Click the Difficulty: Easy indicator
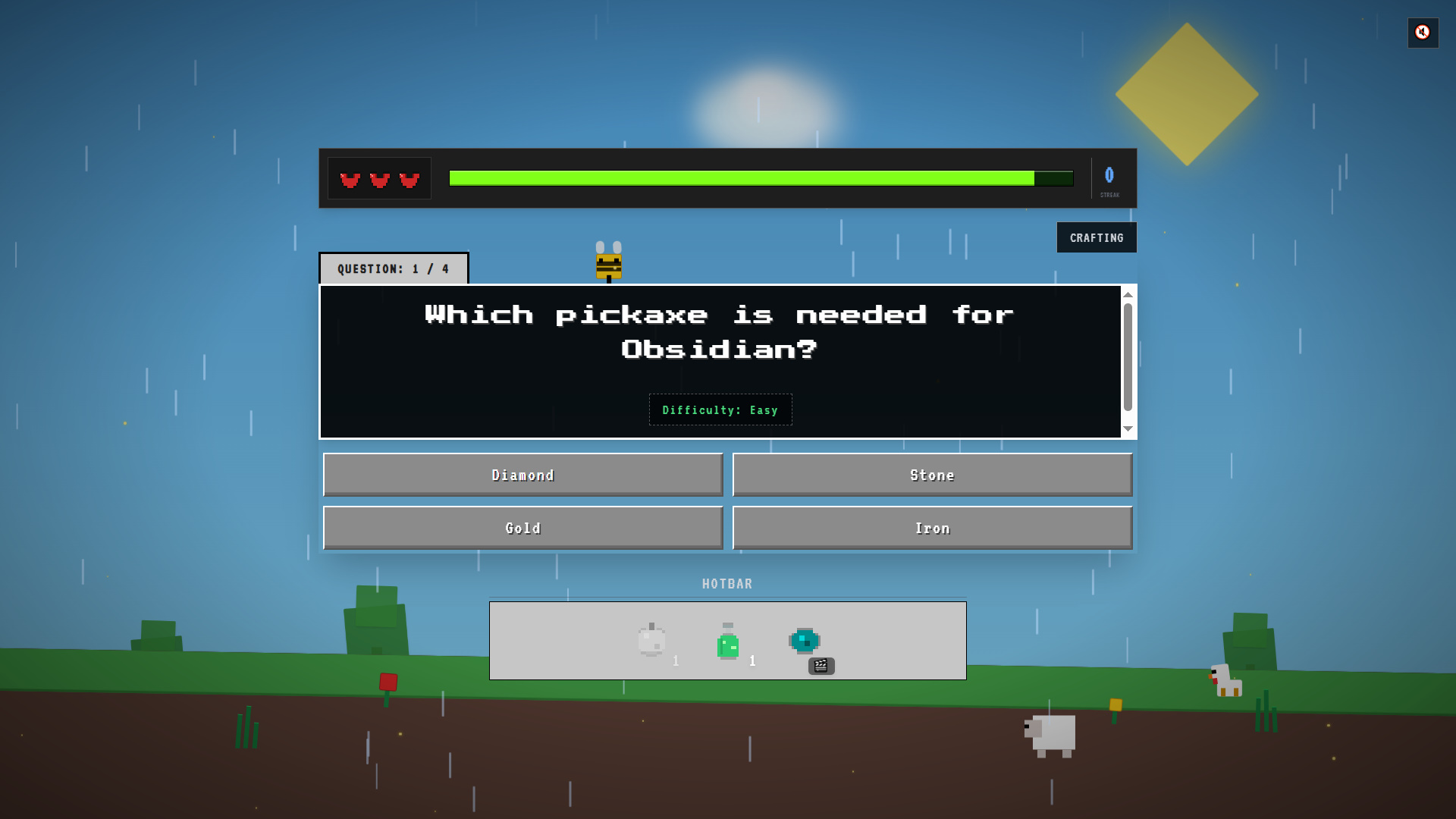This screenshot has height=819, width=1456. [x=720, y=409]
